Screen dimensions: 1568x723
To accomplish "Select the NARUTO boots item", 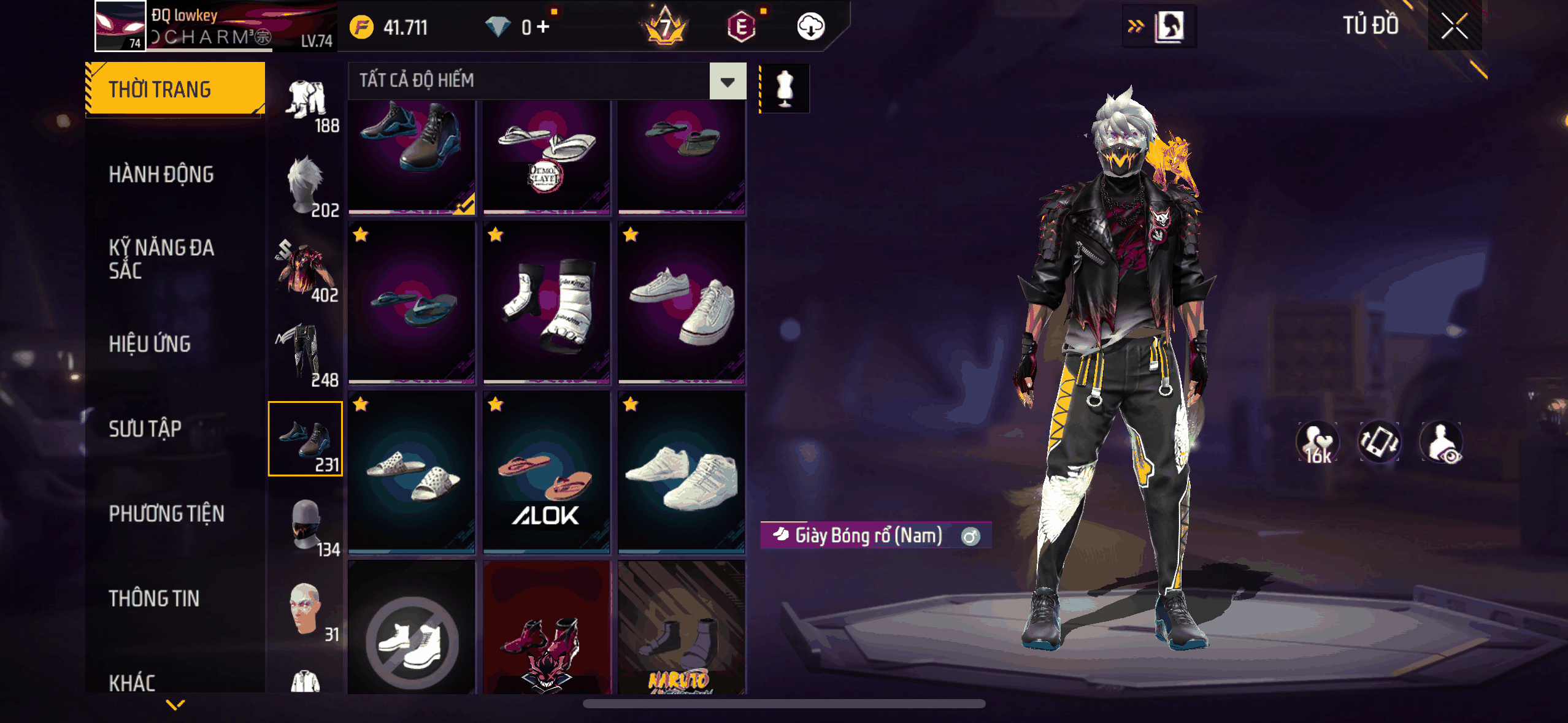I will click(681, 629).
